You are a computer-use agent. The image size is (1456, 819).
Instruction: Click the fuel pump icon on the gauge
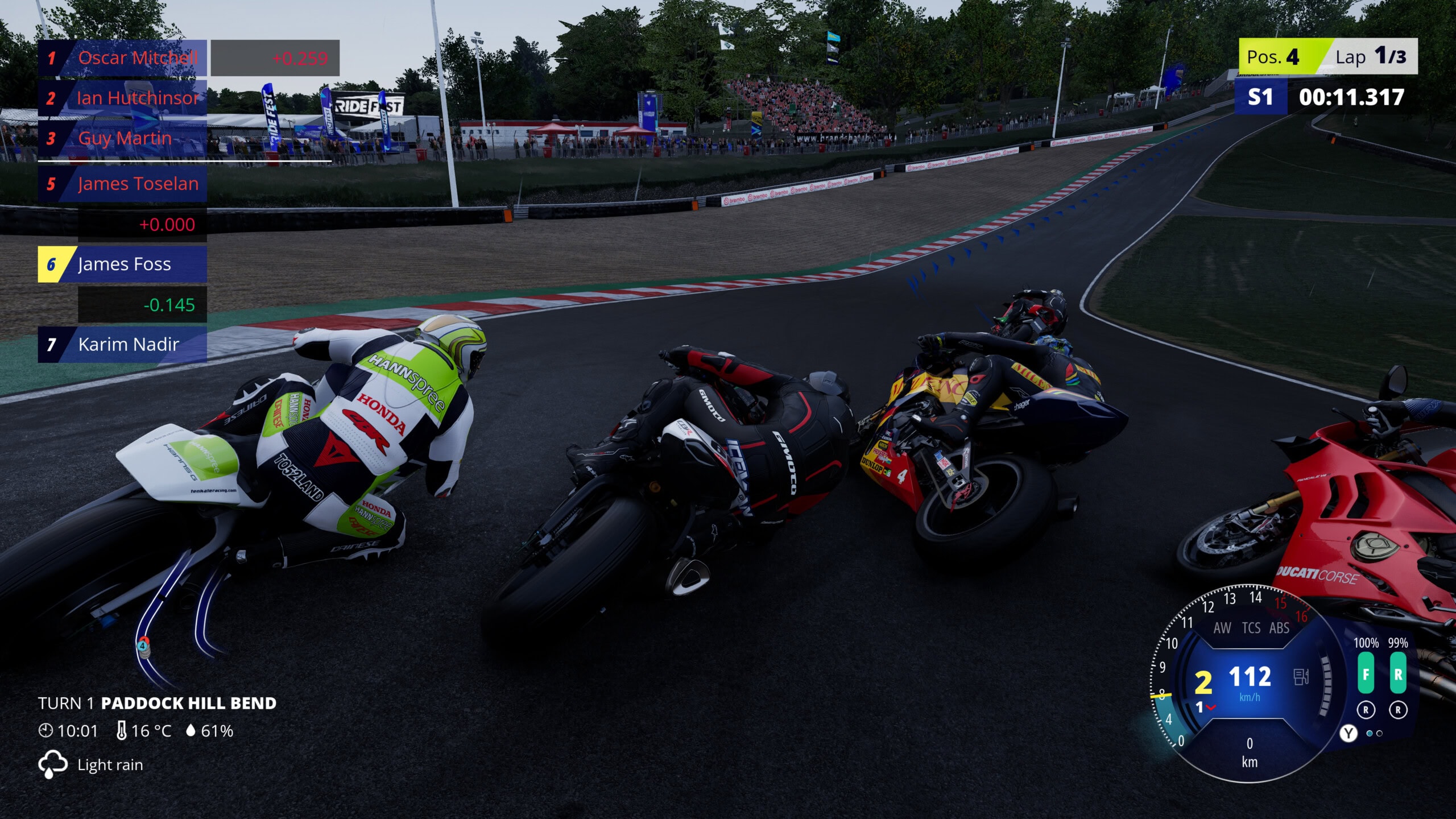[x=1301, y=677]
